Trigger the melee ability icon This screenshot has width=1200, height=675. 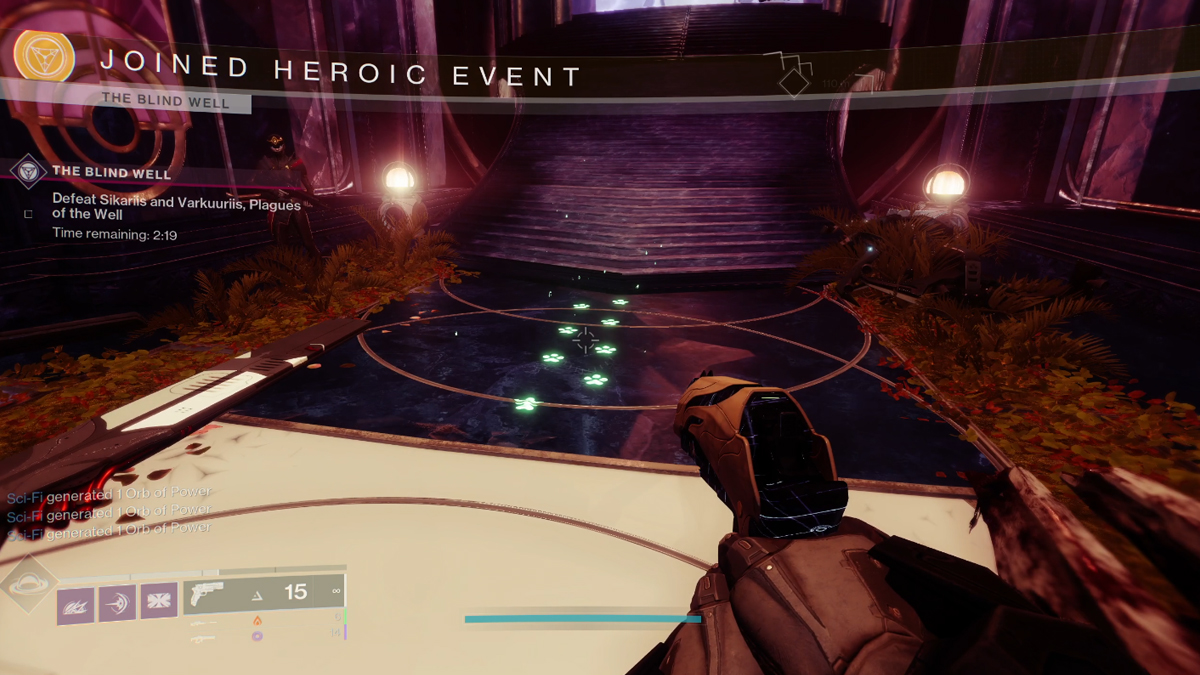tap(117, 603)
